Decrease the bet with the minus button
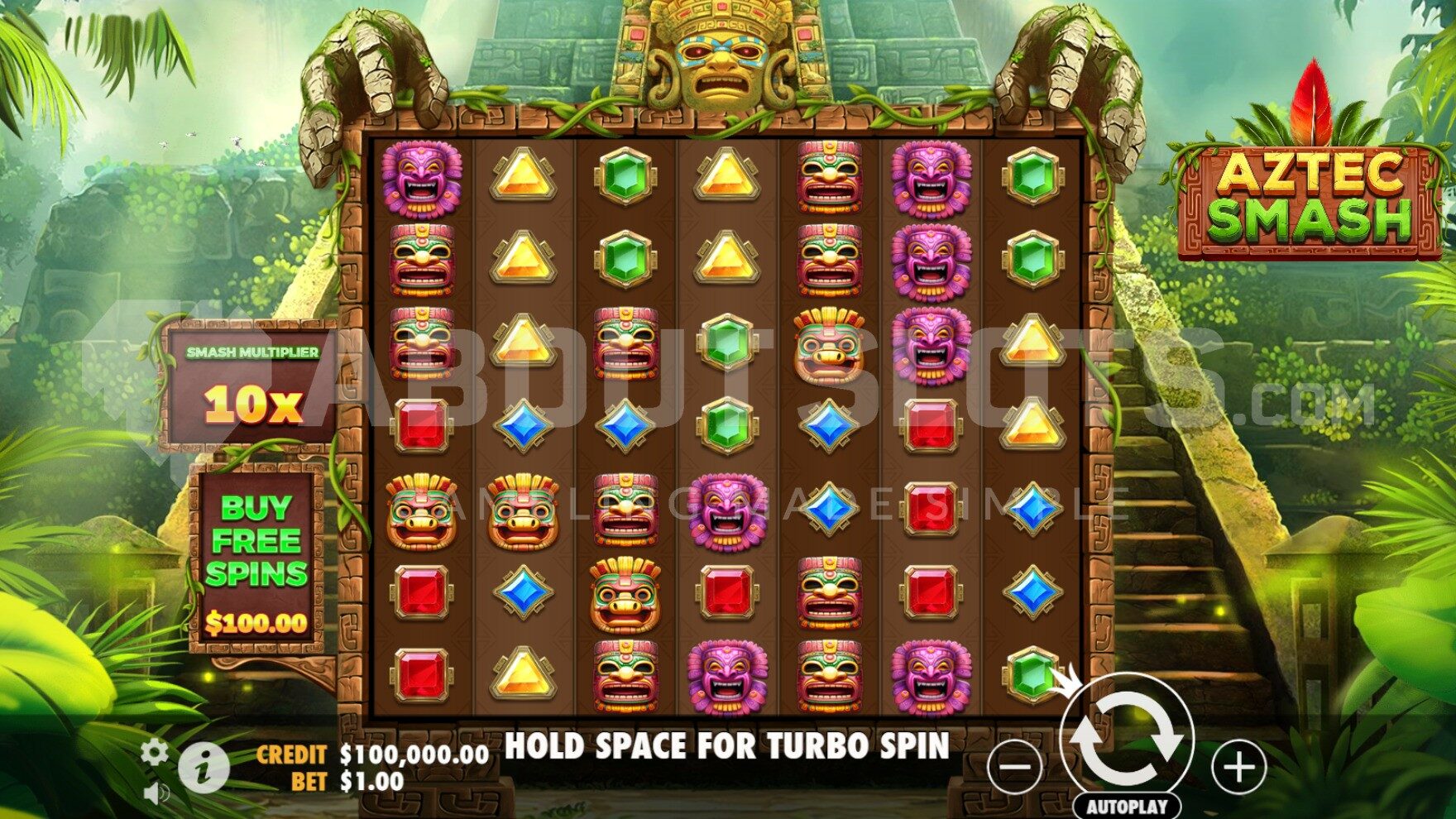The height and width of the screenshot is (819, 1456). 1016,767
